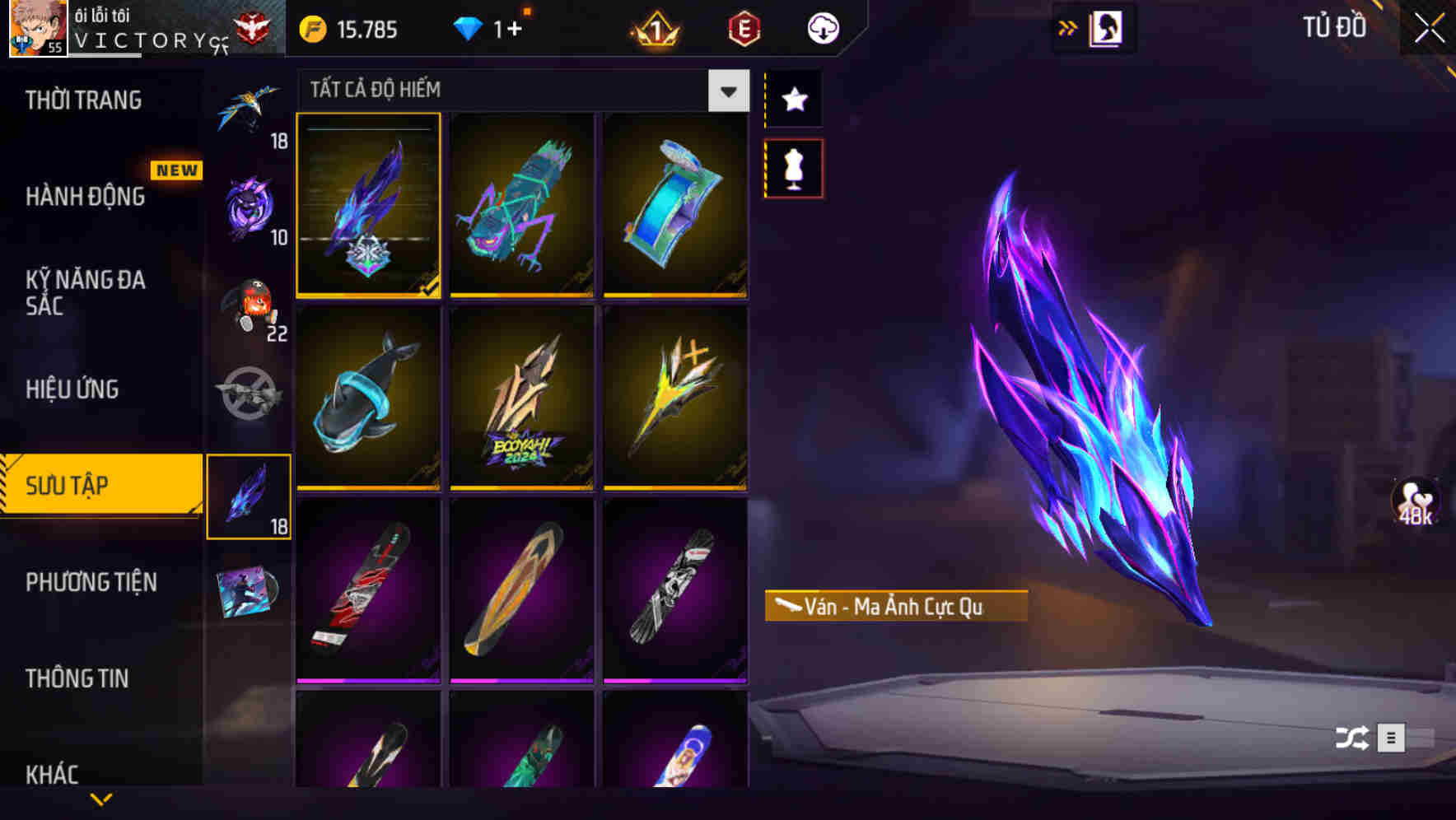This screenshot has width=1456, height=820.
Task: Toggle the favorites star filter
Action: coord(793,100)
